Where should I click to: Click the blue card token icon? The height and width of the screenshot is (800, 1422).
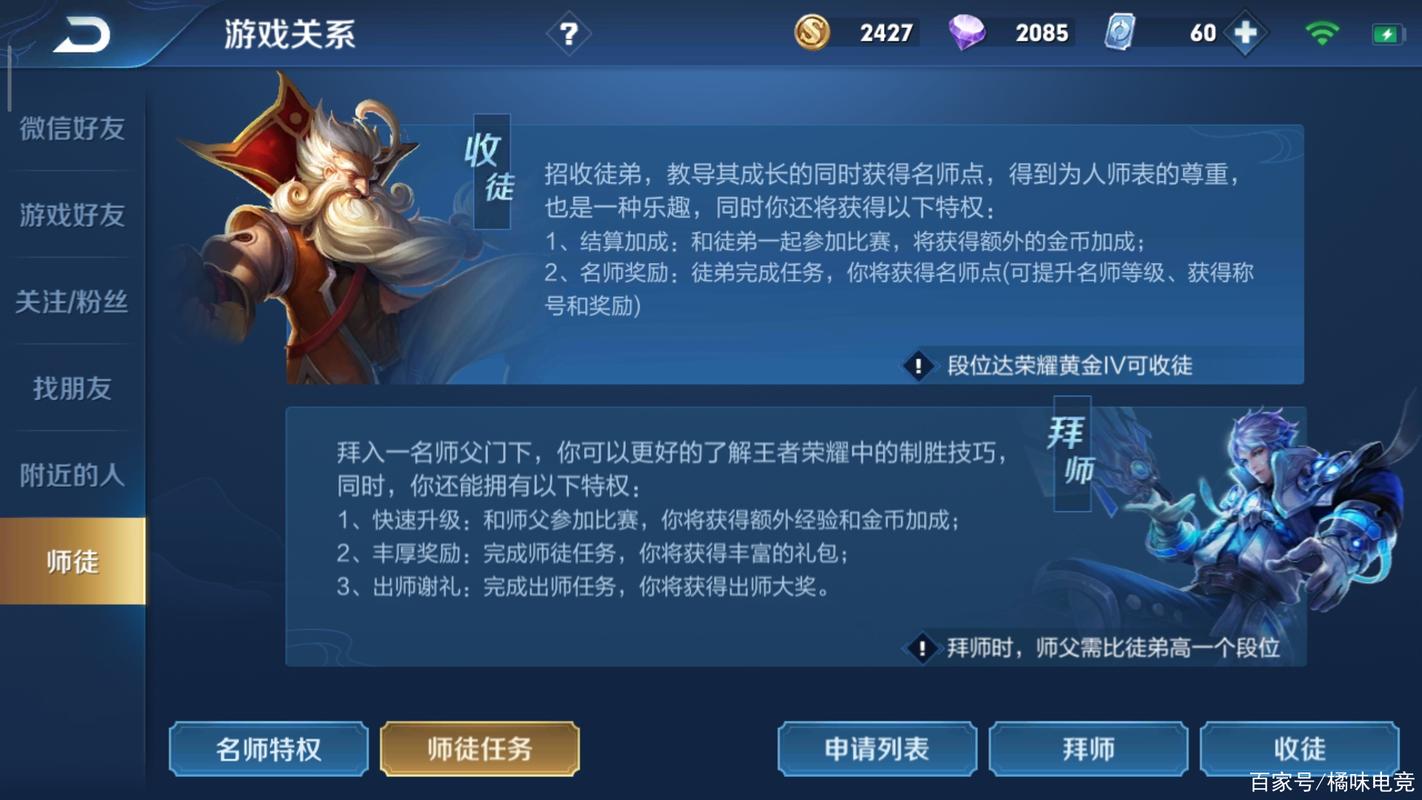pyautogui.click(x=1119, y=32)
